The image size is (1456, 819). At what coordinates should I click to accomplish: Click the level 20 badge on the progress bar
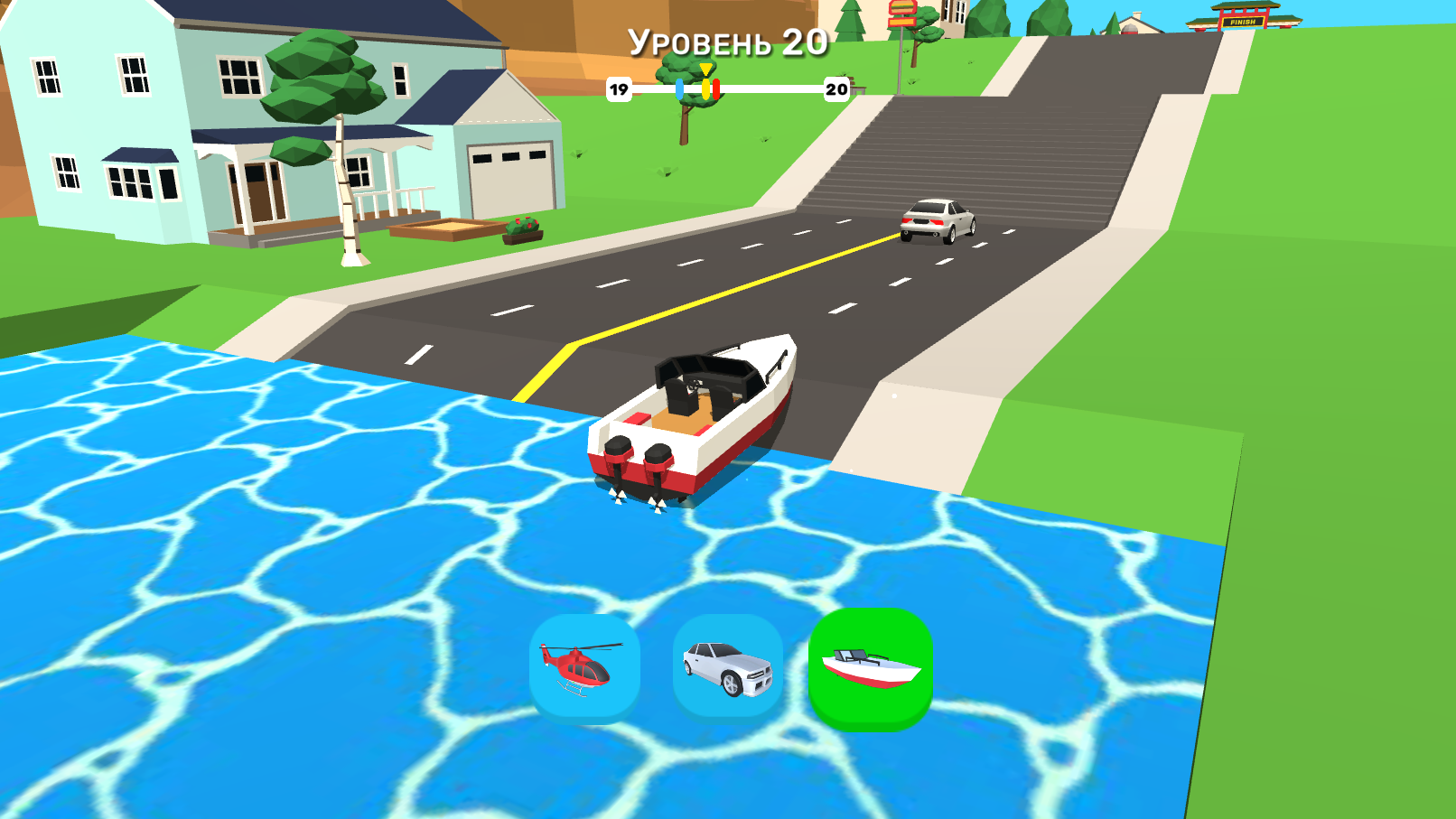coord(834,88)
